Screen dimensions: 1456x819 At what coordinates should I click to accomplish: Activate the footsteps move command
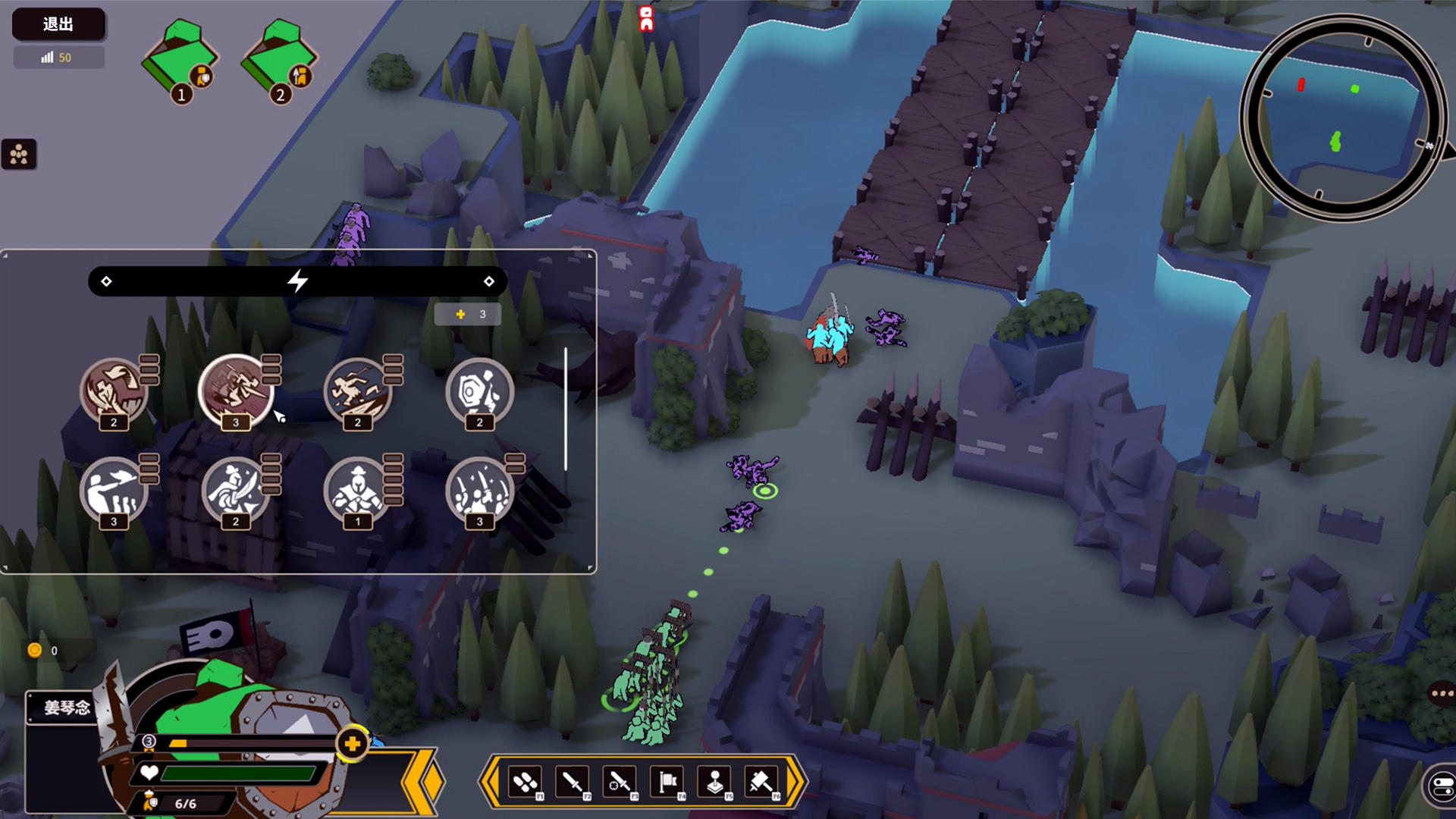pyautogui.click(x=526, y=781)
